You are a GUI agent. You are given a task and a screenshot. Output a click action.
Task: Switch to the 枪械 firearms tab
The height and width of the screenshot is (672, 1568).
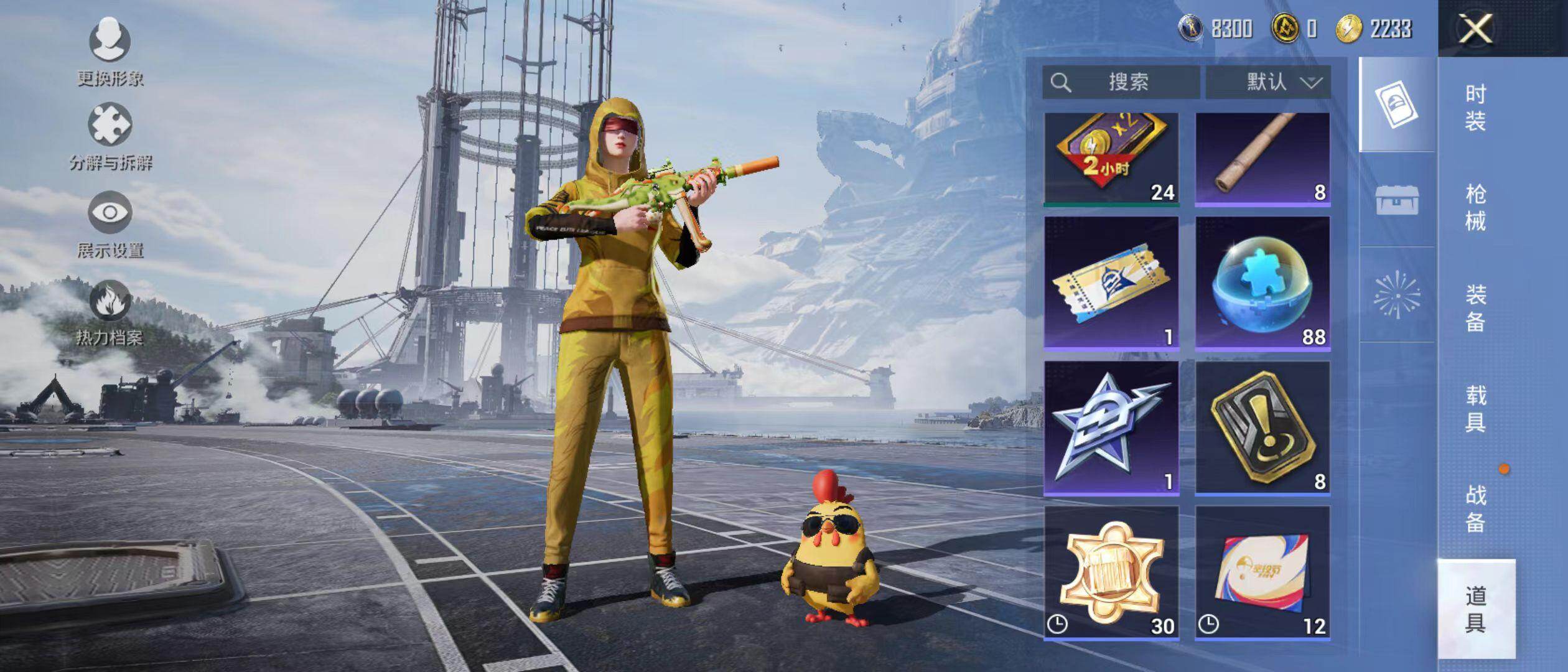[x=1475, y=208]
